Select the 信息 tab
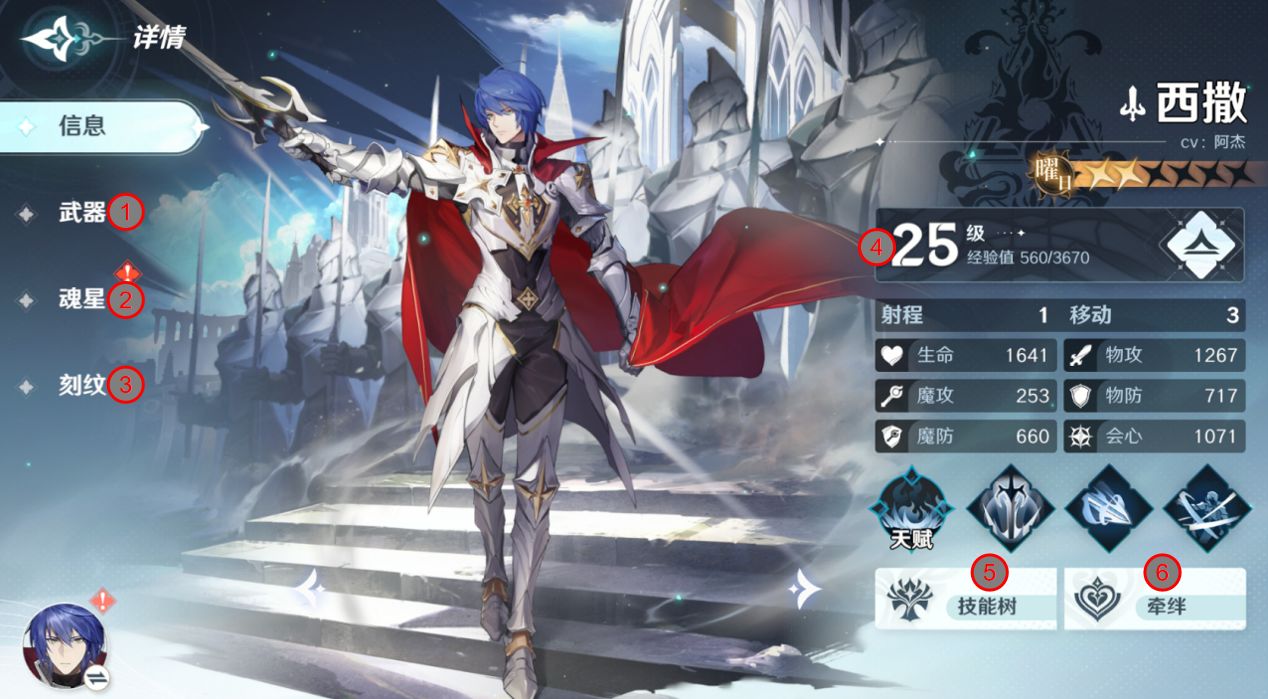1268x699 pixels. 100,127
